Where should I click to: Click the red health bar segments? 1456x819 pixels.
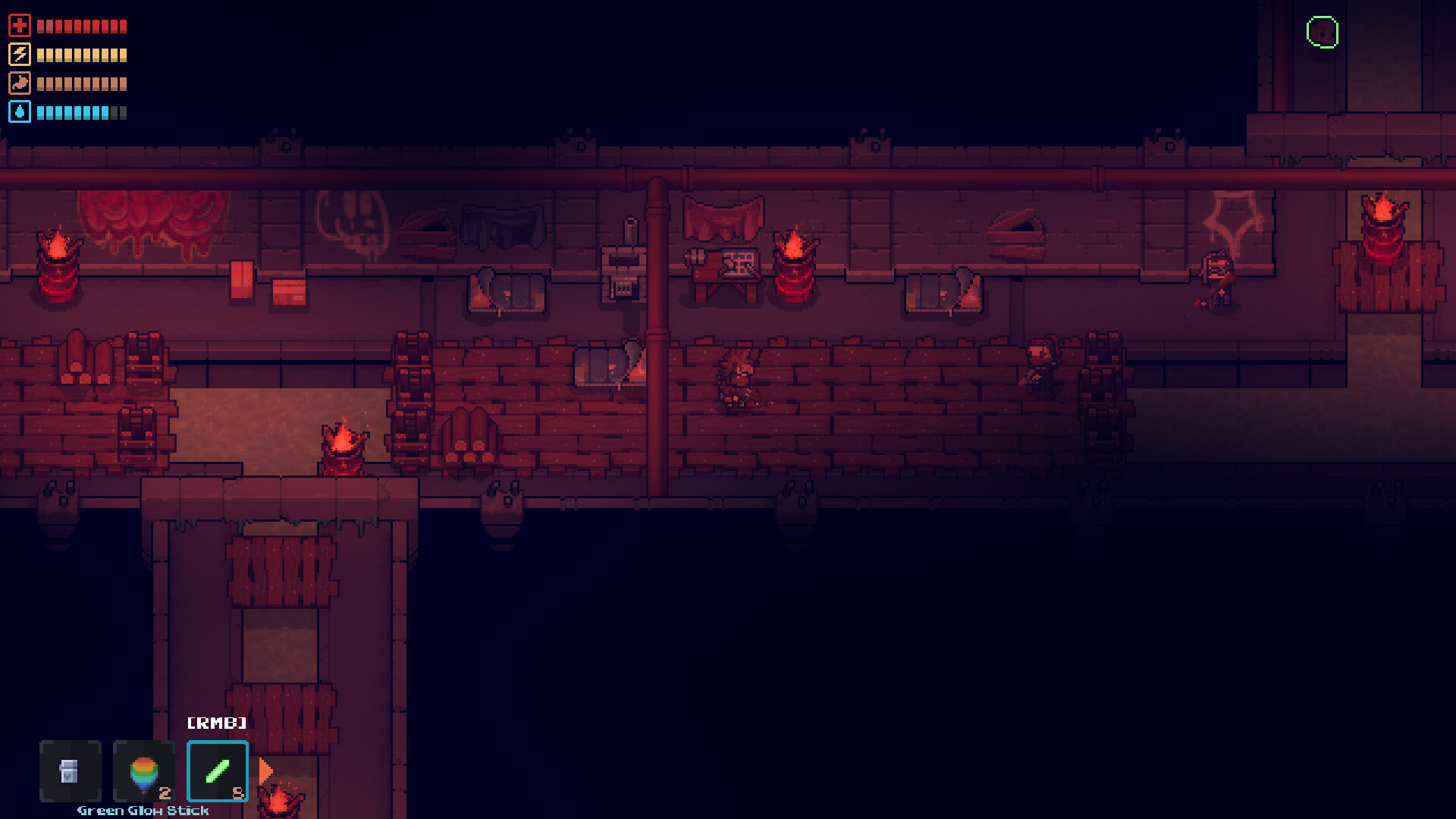click(82, 25)
